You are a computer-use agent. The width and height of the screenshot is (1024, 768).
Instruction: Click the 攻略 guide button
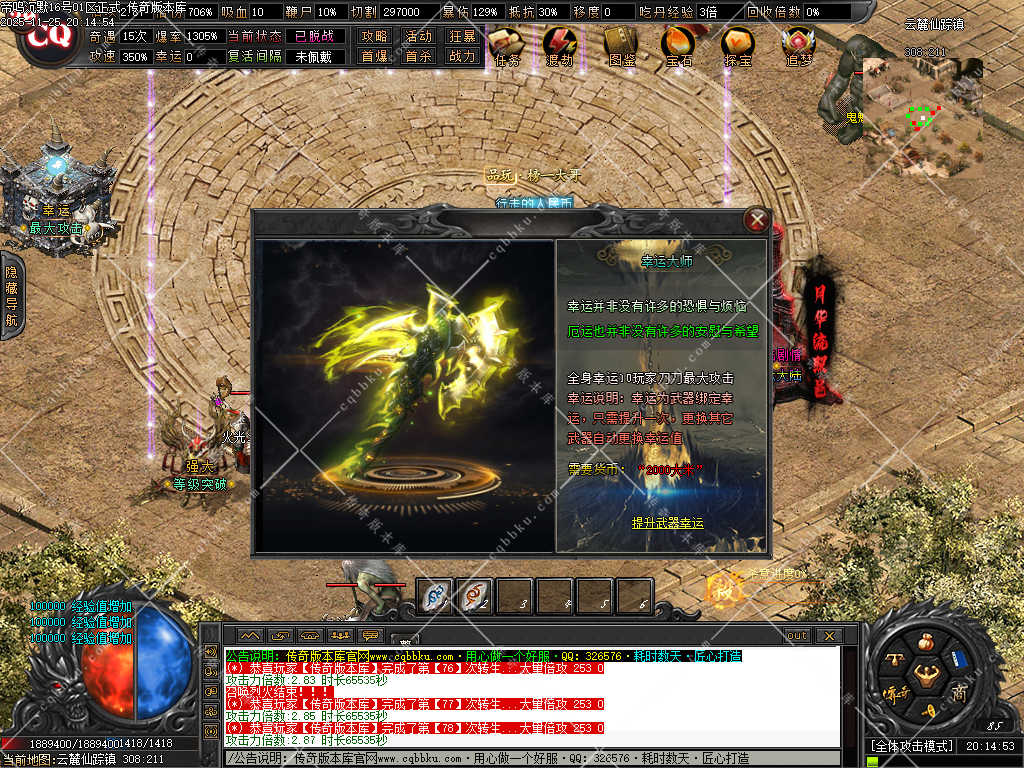coord(375,36)
